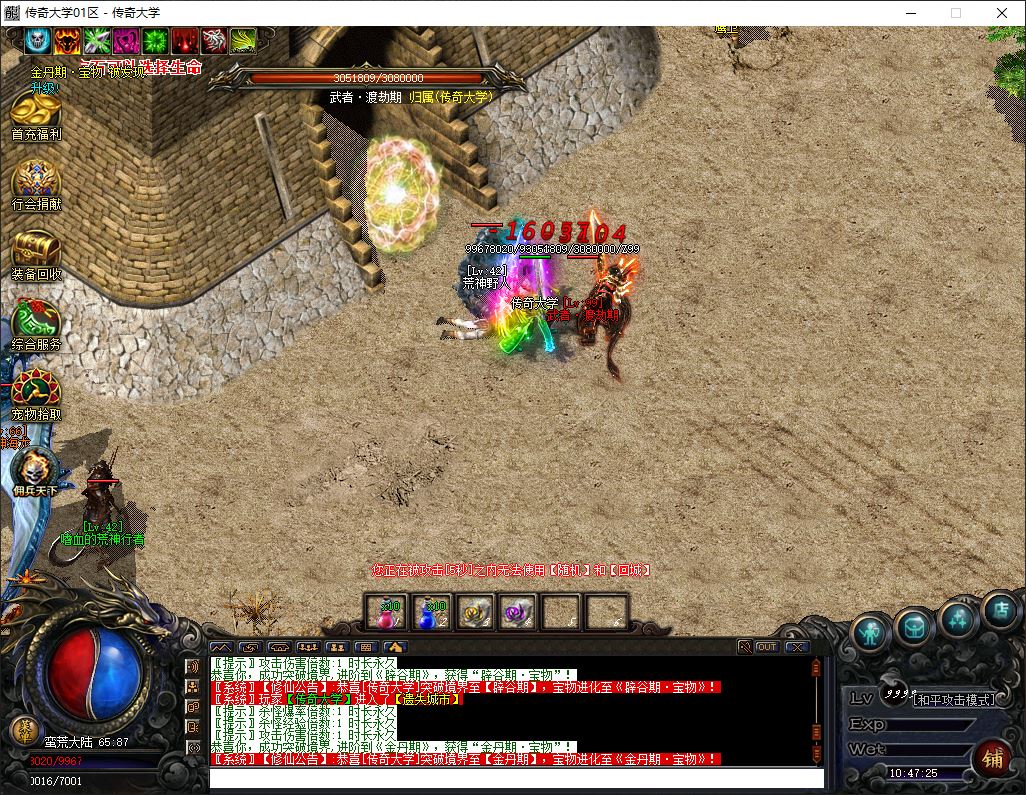The width and height of the screenshot is (1026, 795).
Task: Use the purple scroll hotbar item
Action: point(517,612)
